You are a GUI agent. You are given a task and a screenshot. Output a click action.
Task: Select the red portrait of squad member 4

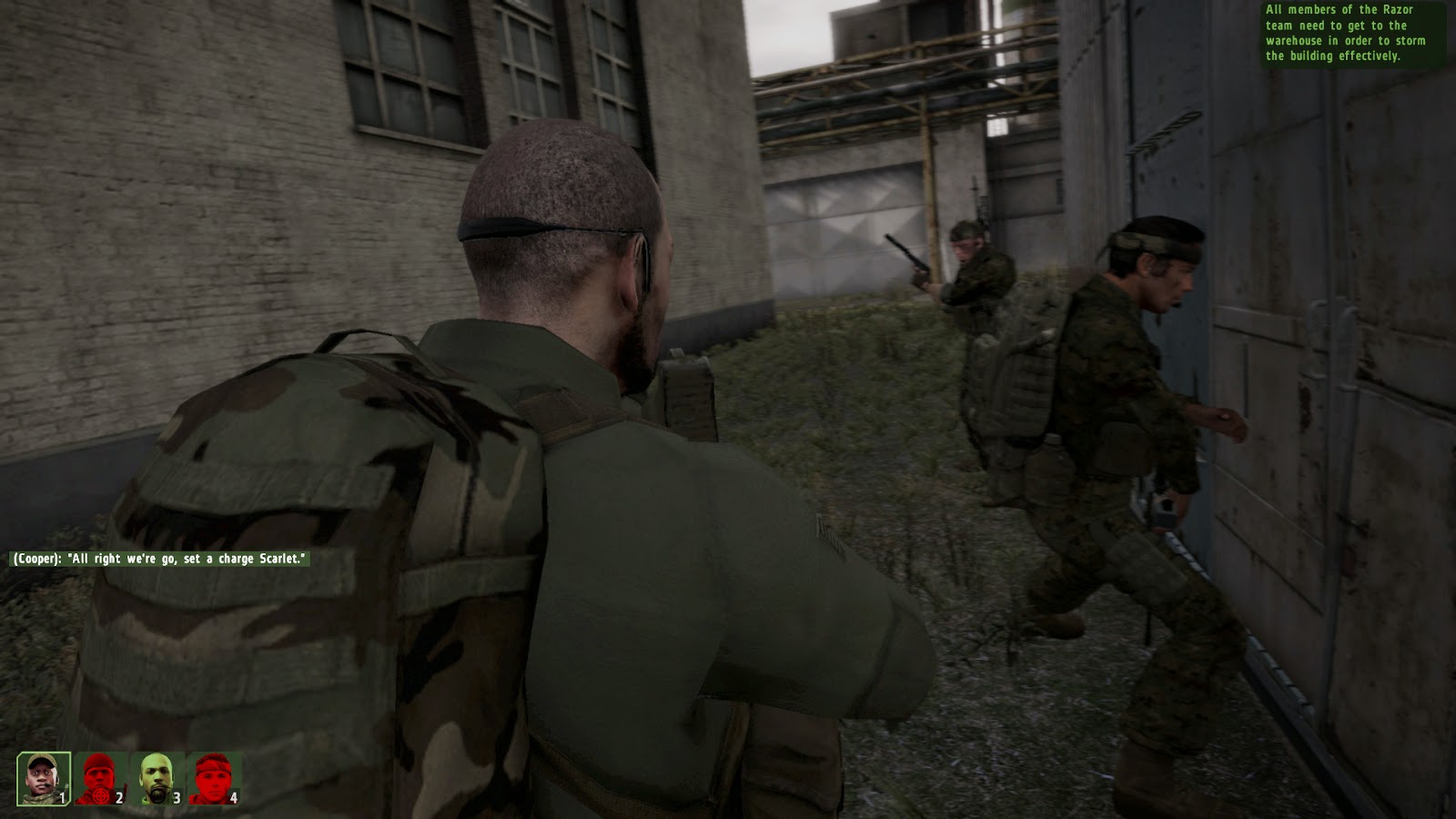point(214,778)
